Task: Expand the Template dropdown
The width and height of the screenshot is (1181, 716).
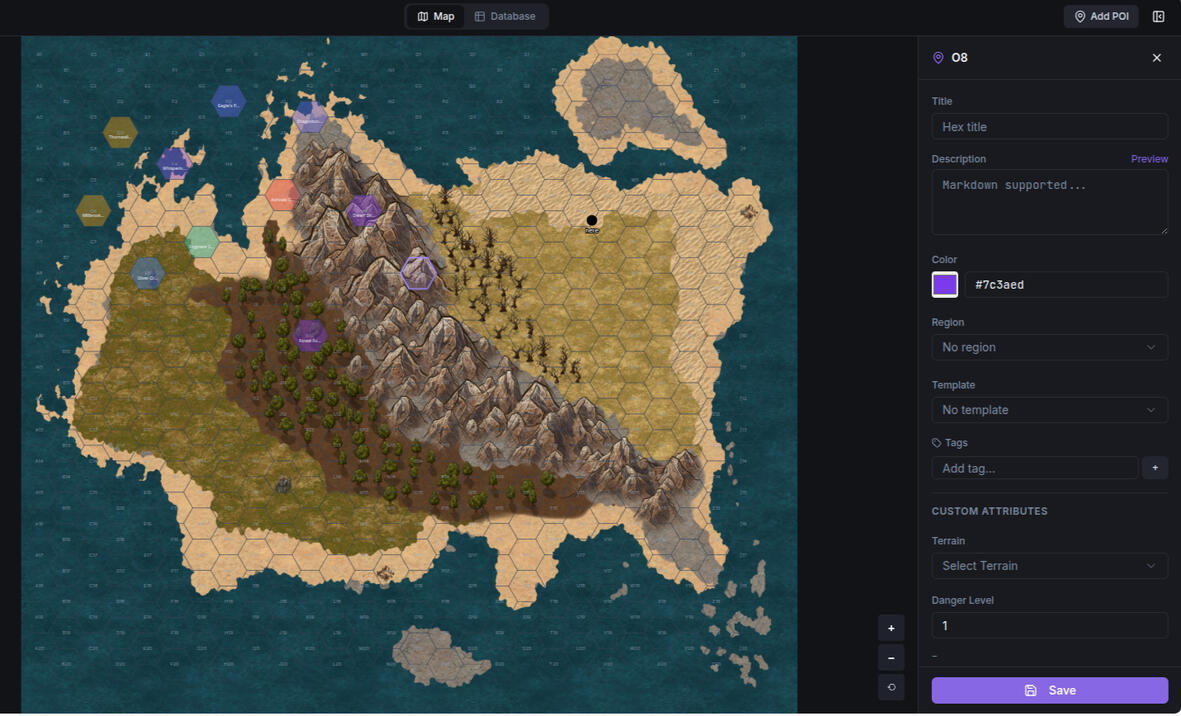Action: point(1049,410)
